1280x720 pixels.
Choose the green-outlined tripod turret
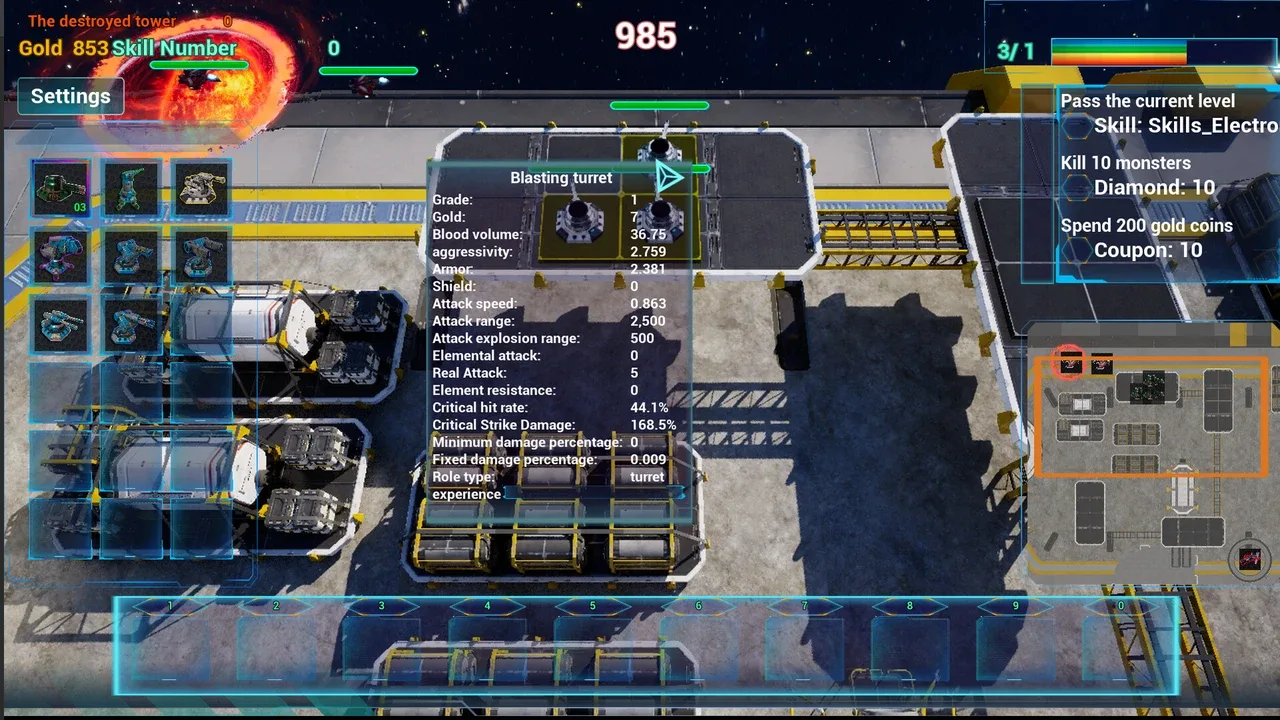[131, 188]
